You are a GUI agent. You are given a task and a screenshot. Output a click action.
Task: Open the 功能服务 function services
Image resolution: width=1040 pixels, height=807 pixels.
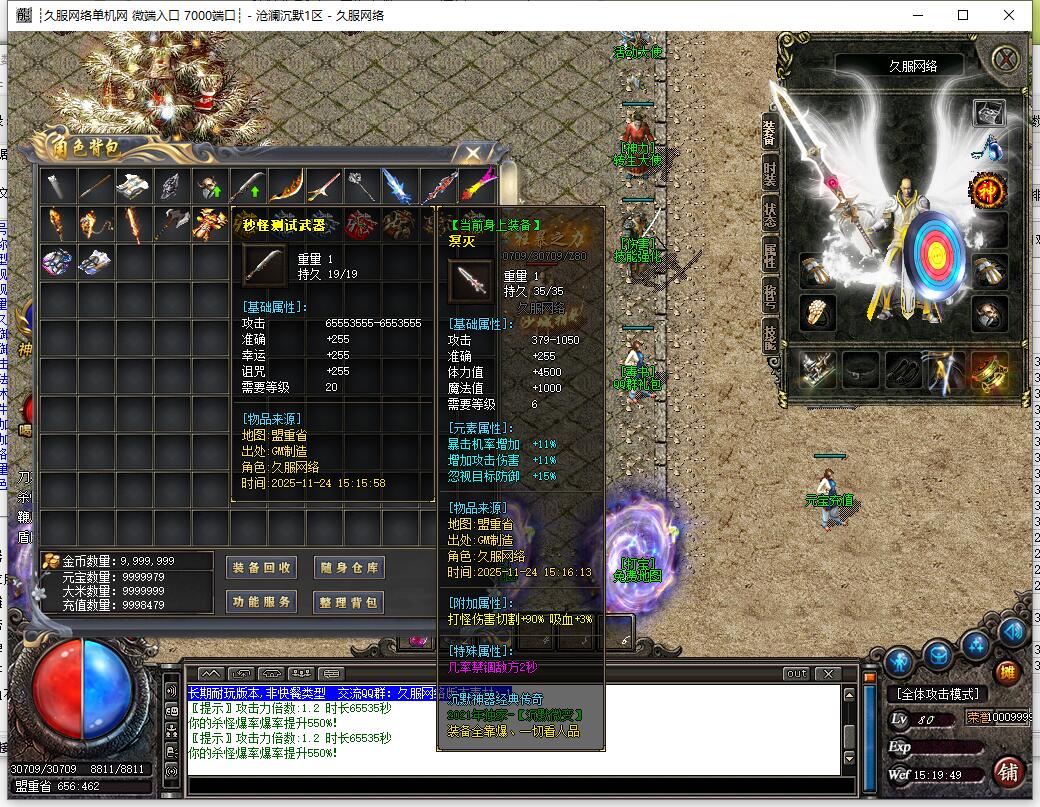point(261,602)
